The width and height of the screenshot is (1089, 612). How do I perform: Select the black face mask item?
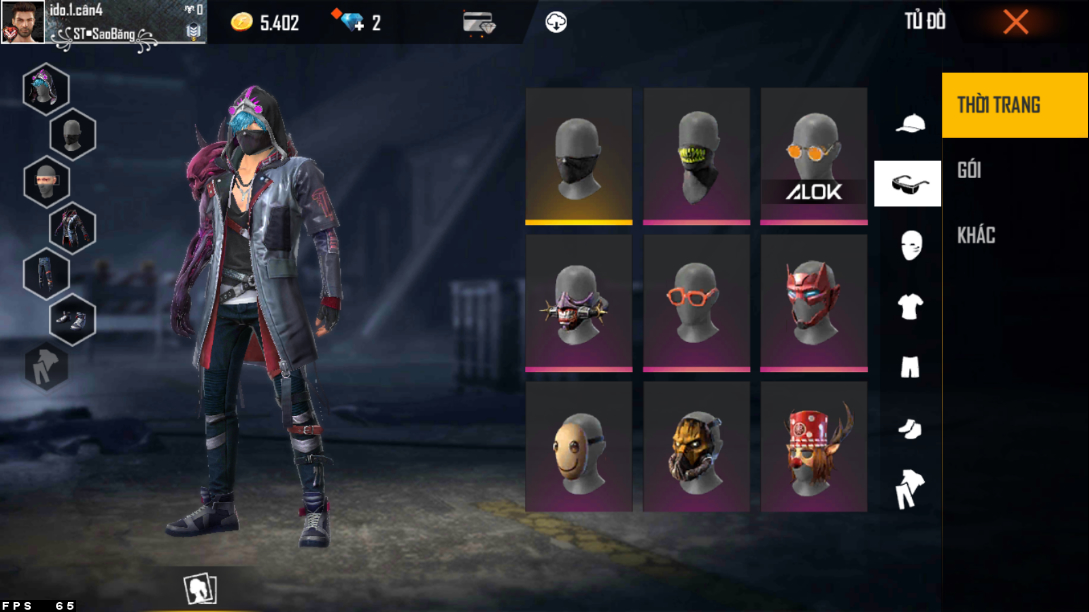578,155
